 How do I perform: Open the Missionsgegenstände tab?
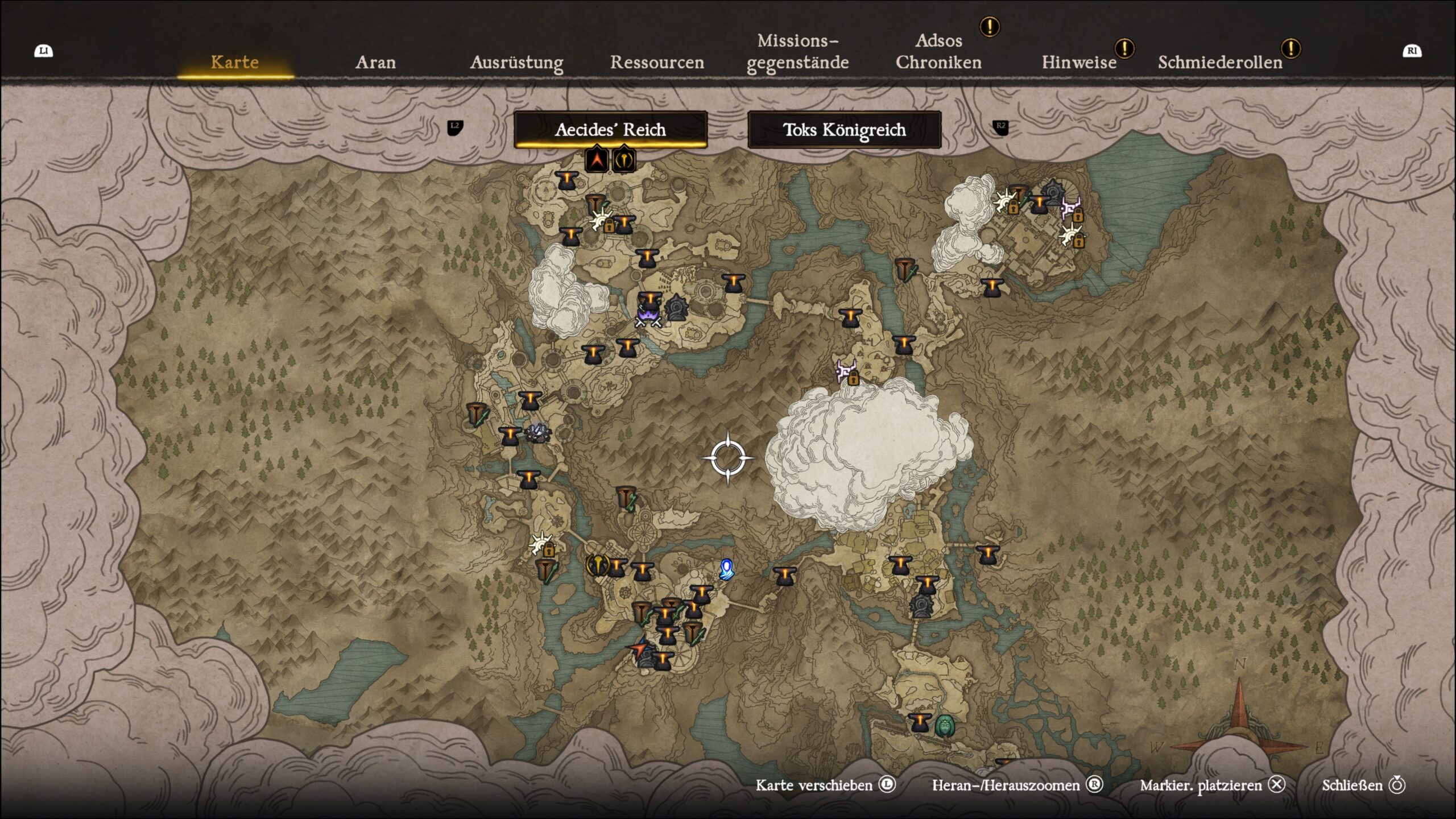click(x=797, y=51)
